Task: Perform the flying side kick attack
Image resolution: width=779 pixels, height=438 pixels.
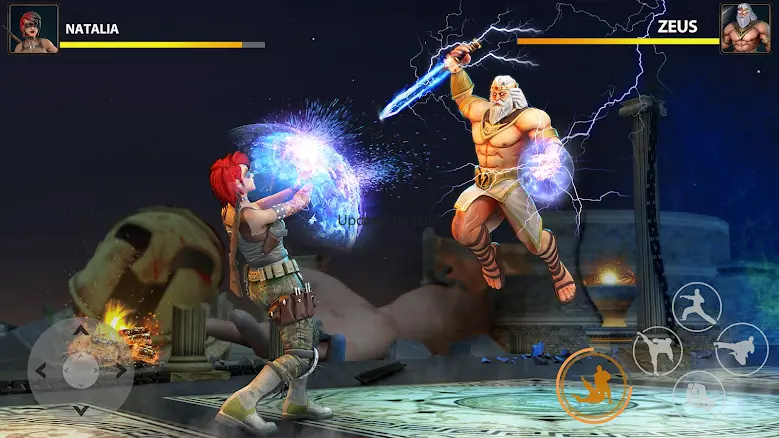Action: 741,349
